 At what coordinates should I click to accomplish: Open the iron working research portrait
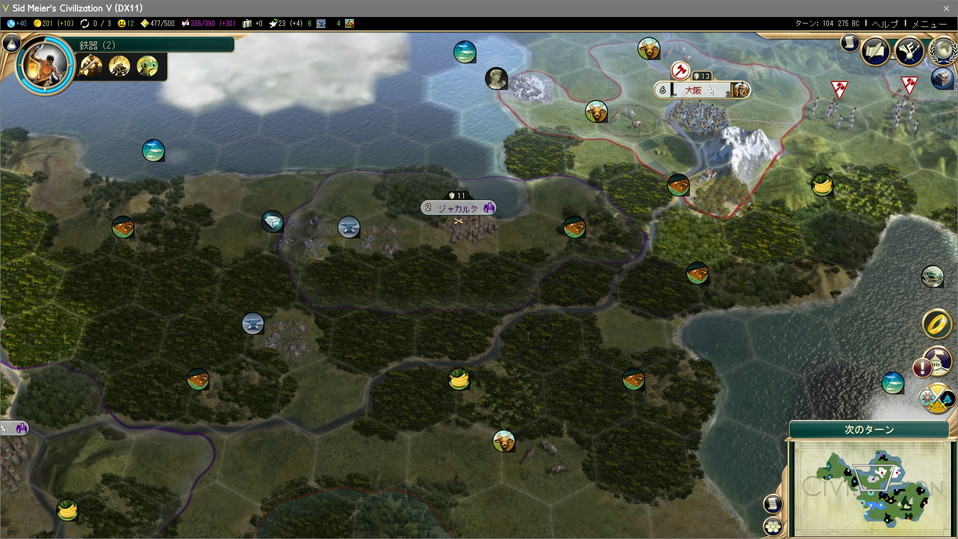(x=45, y=64)
